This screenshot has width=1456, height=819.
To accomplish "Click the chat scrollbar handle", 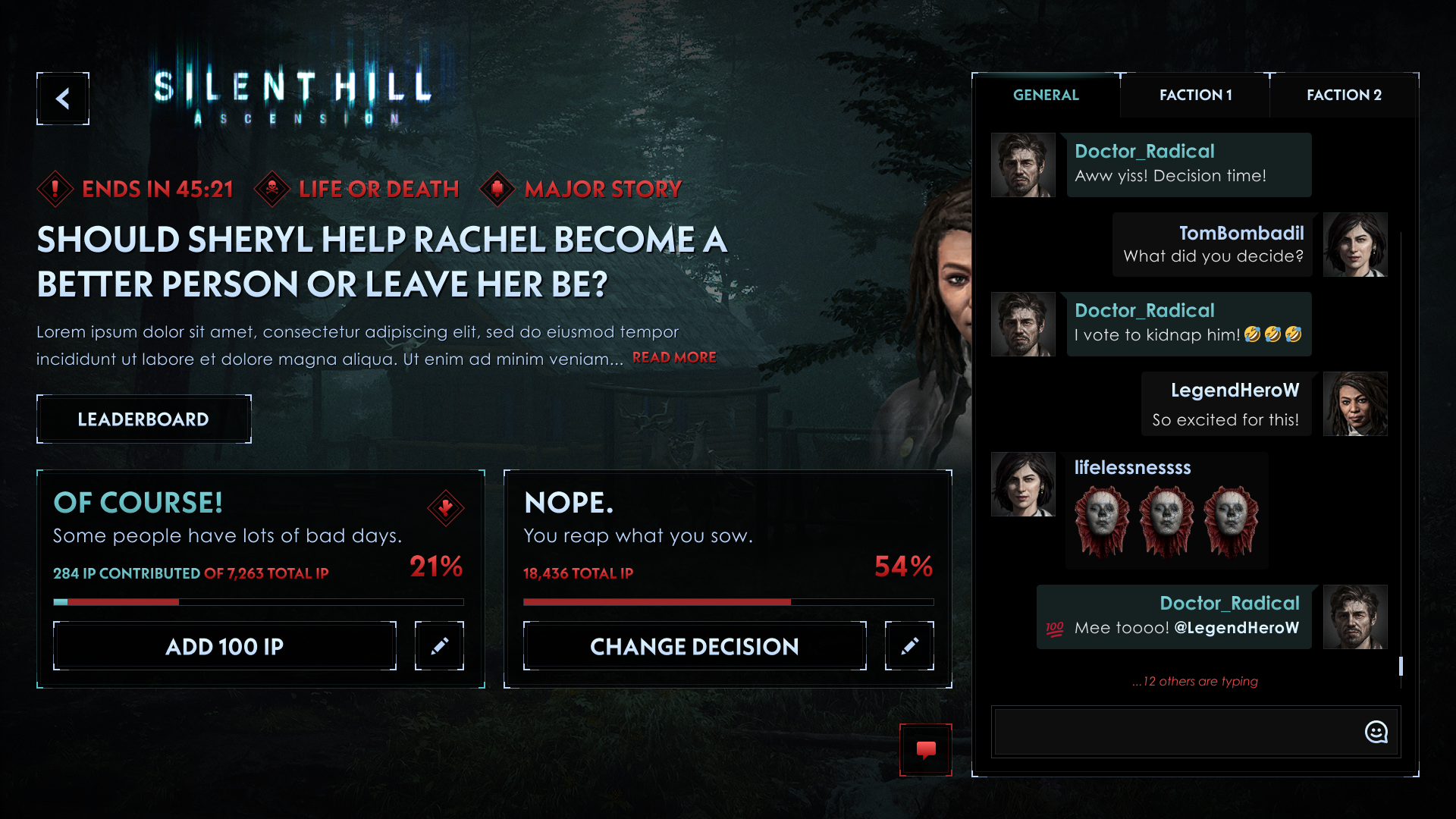I will pyautogui.click(x=1401, y=666).
